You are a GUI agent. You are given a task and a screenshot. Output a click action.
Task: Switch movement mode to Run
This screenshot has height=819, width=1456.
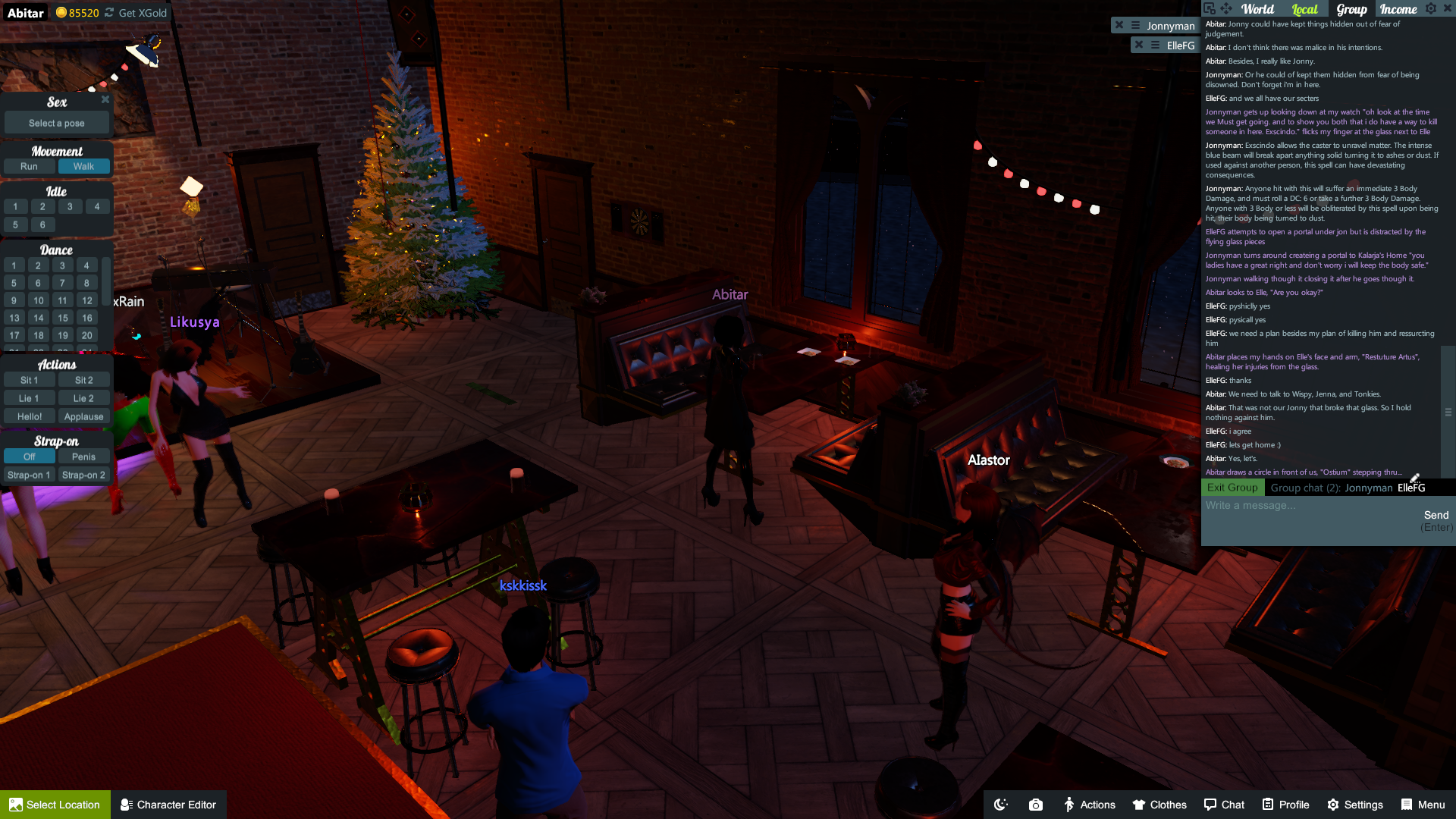pyautogui.click(x=29, y=166)
